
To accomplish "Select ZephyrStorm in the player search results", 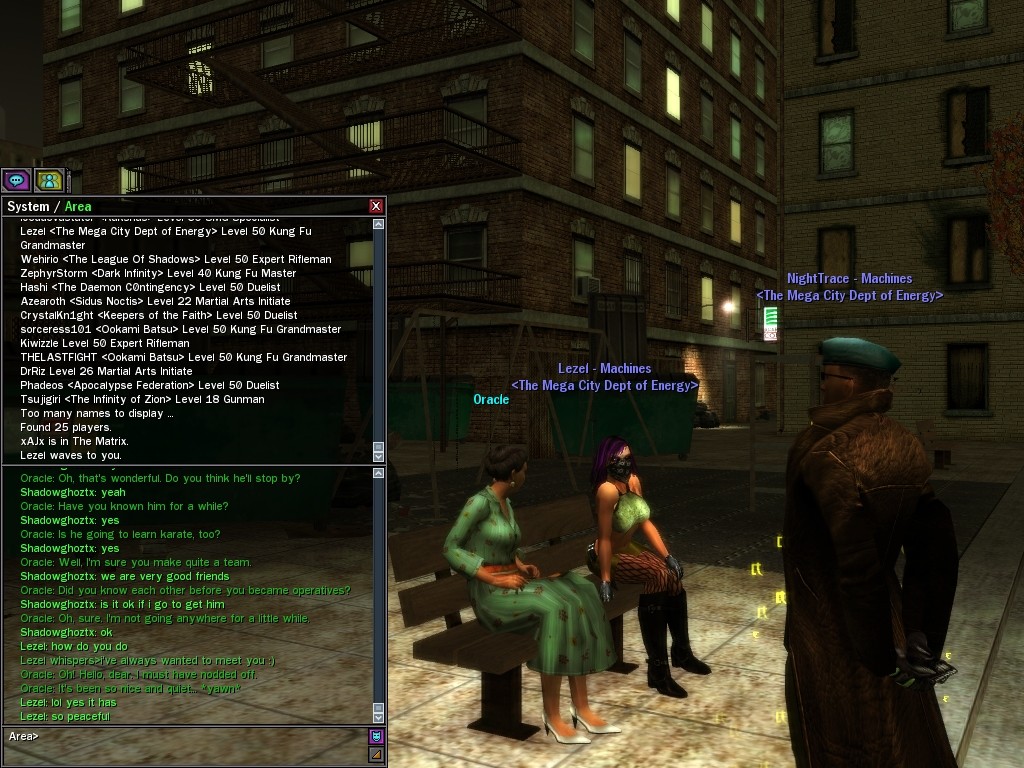I will point(158,273).
